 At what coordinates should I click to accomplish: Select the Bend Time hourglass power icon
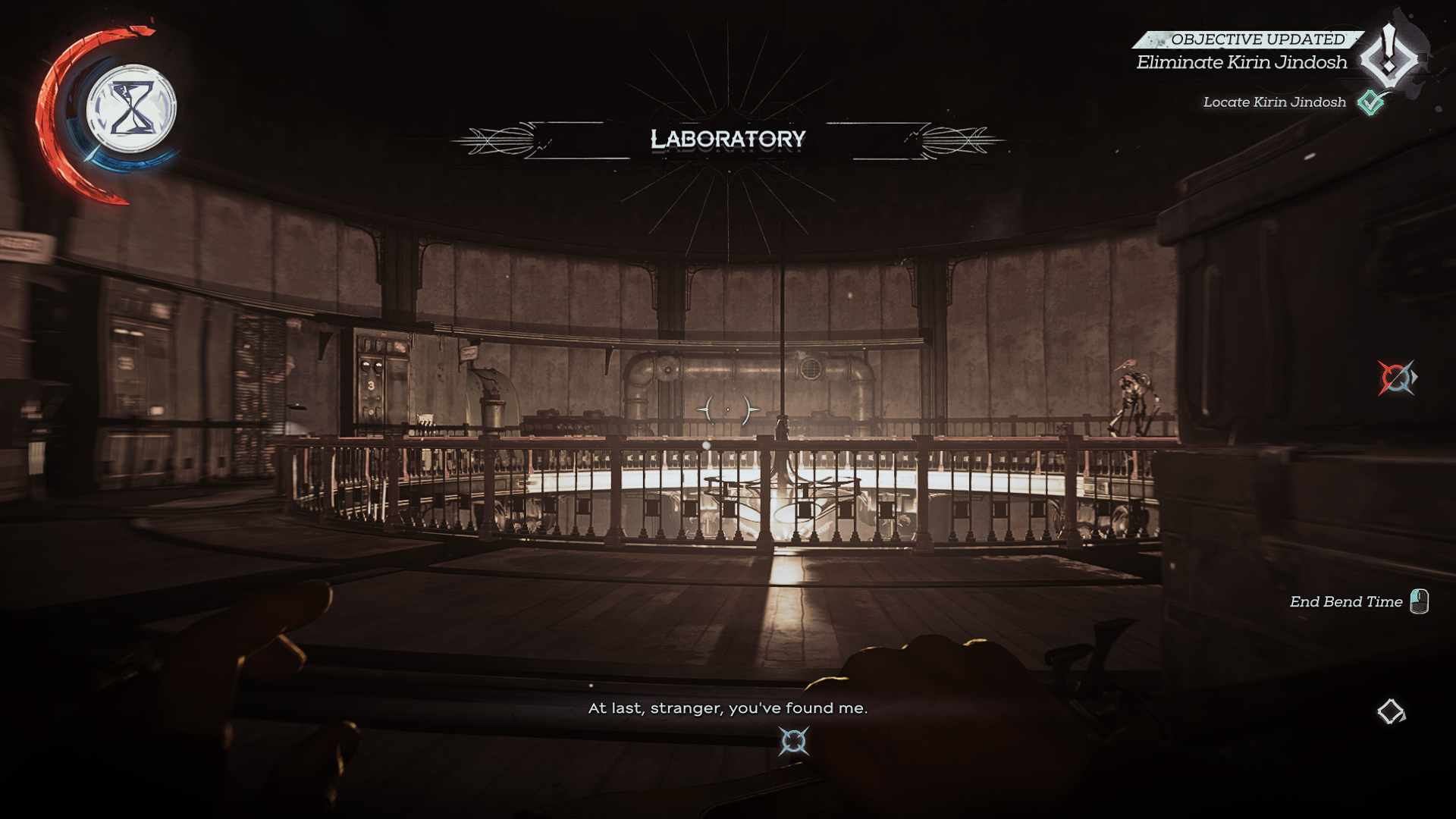pyautogui.click(x=131, y=108)
